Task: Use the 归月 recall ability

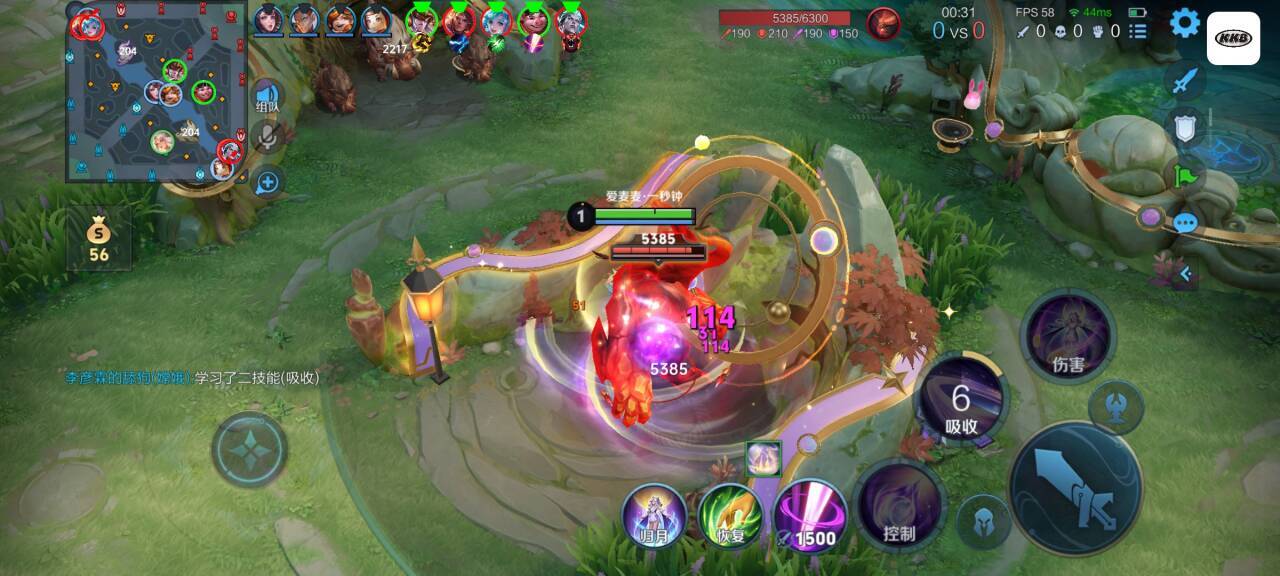Action: click(x=654, y=516)
